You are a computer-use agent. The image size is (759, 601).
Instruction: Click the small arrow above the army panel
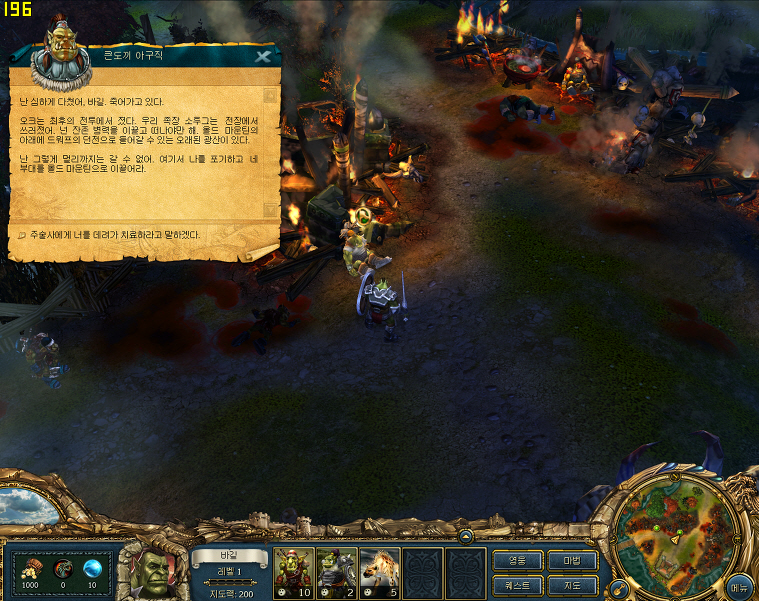pos(464,537)
